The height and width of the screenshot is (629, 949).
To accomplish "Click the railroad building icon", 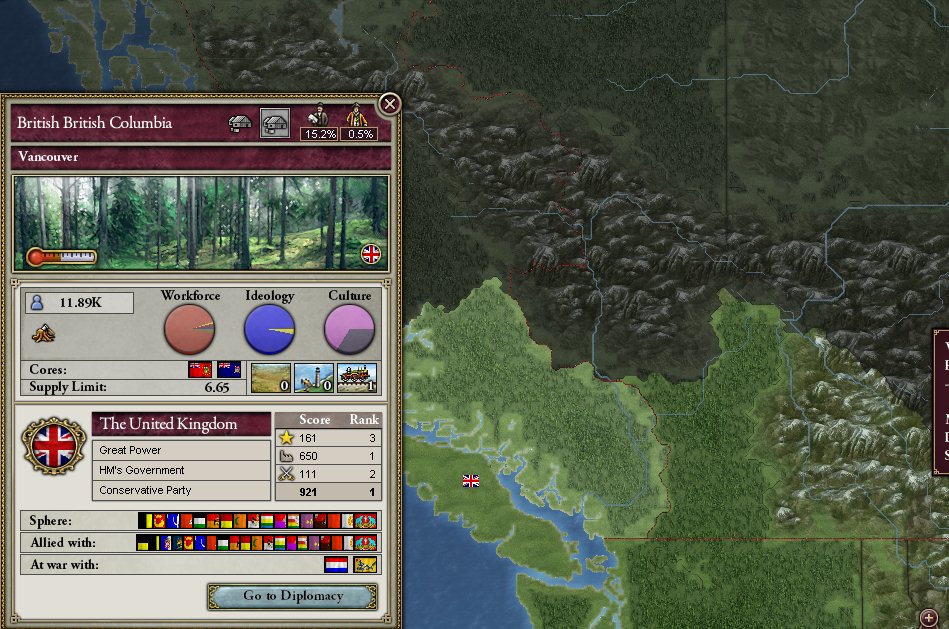I will [357, 378].
